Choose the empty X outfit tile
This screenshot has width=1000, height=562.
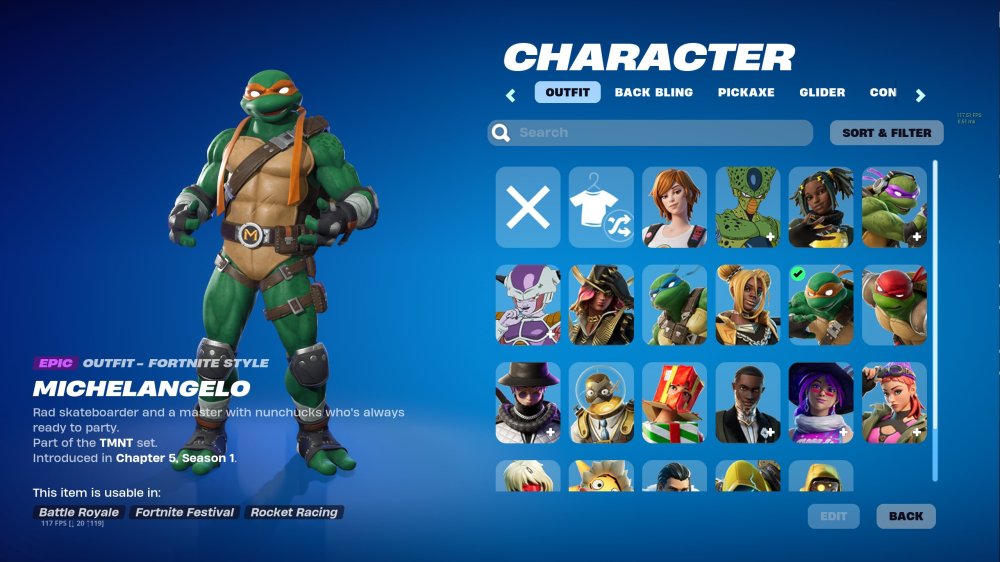pos(528,207)
